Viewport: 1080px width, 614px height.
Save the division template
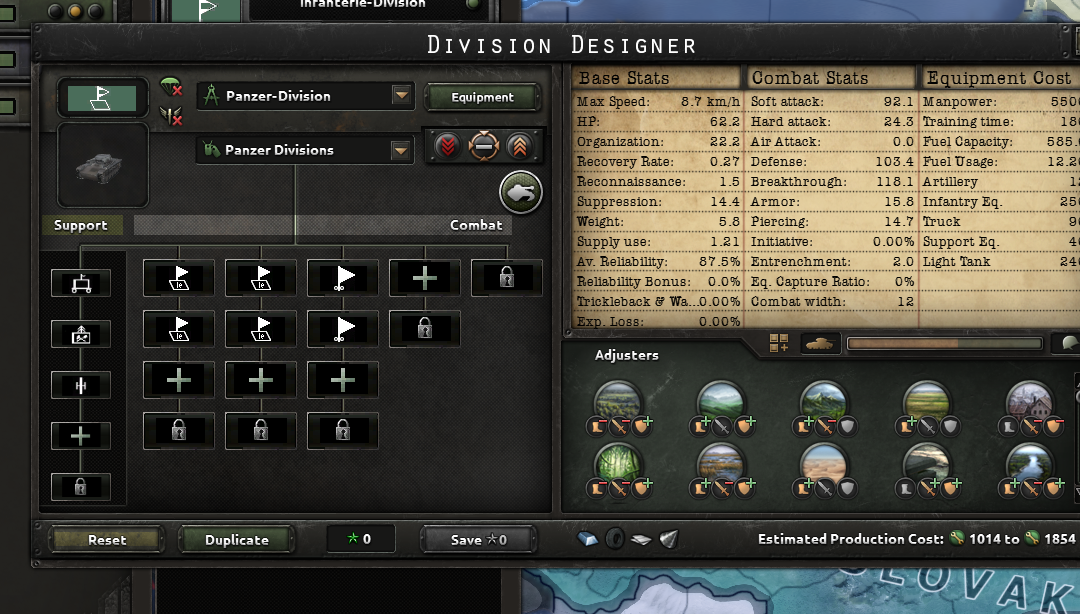point(479,540)
